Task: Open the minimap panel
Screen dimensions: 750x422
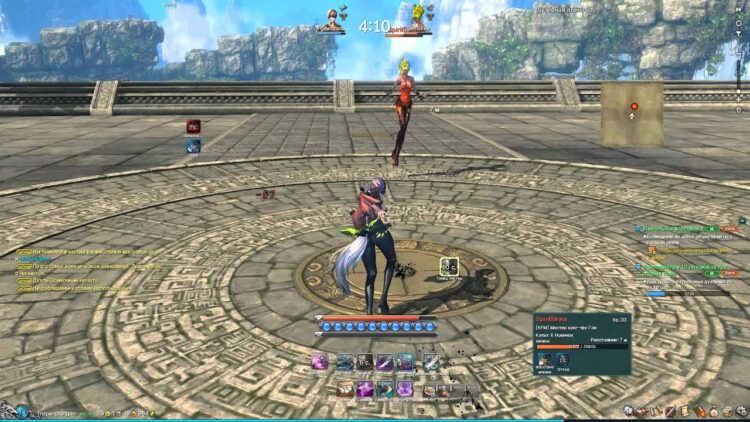Action: tap(631, 113)
